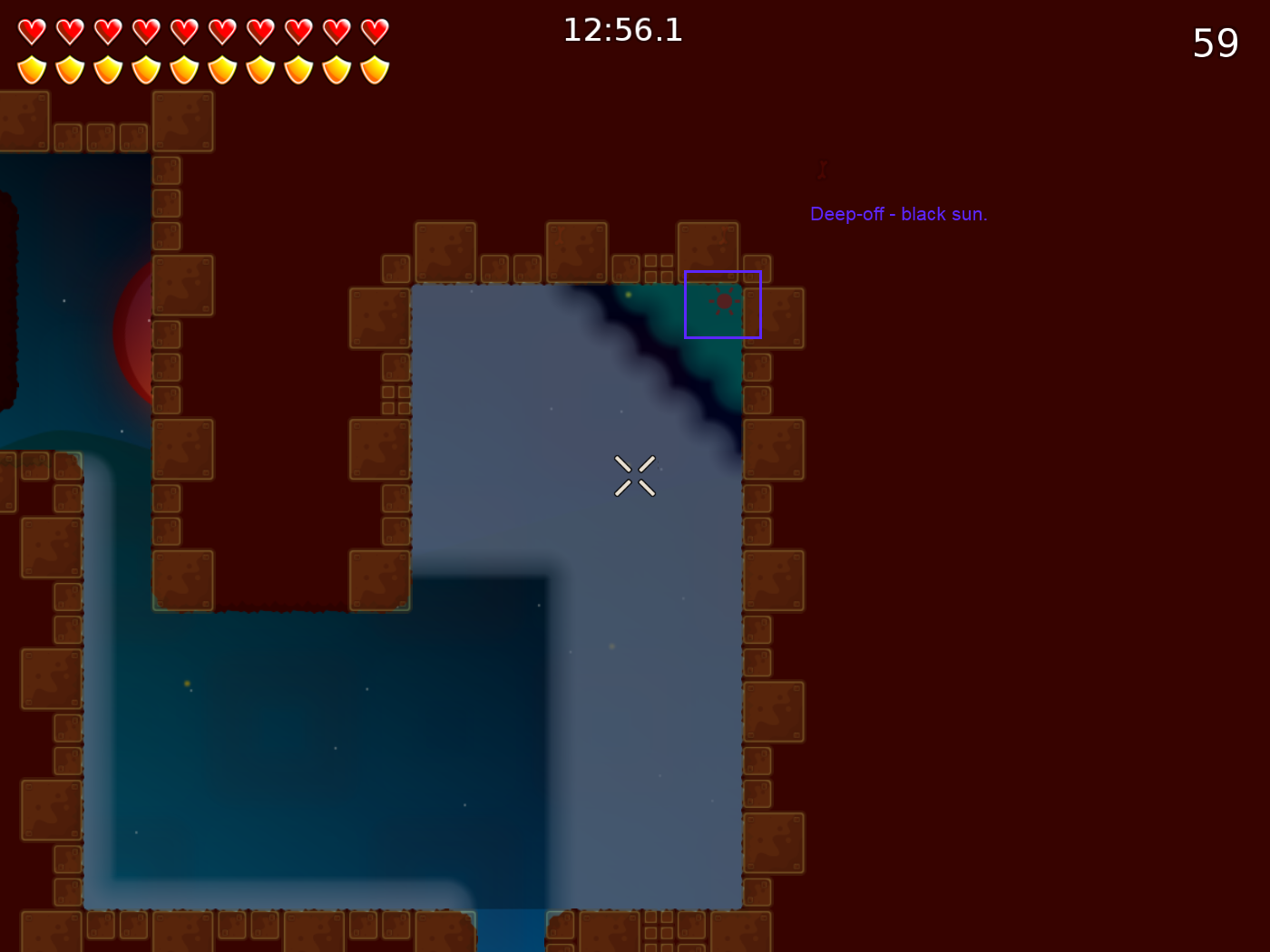Click the last heart in the health row
Image resolution: width=1270 pixels, height=952 pixels.
[374, 30]
